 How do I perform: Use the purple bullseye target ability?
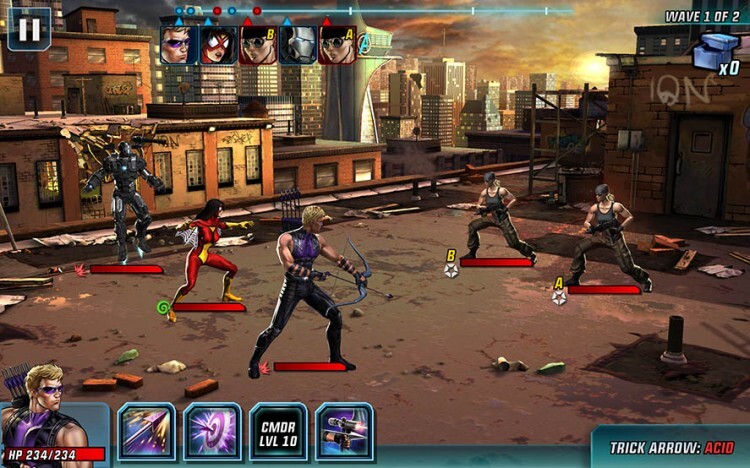coord(212,431)
